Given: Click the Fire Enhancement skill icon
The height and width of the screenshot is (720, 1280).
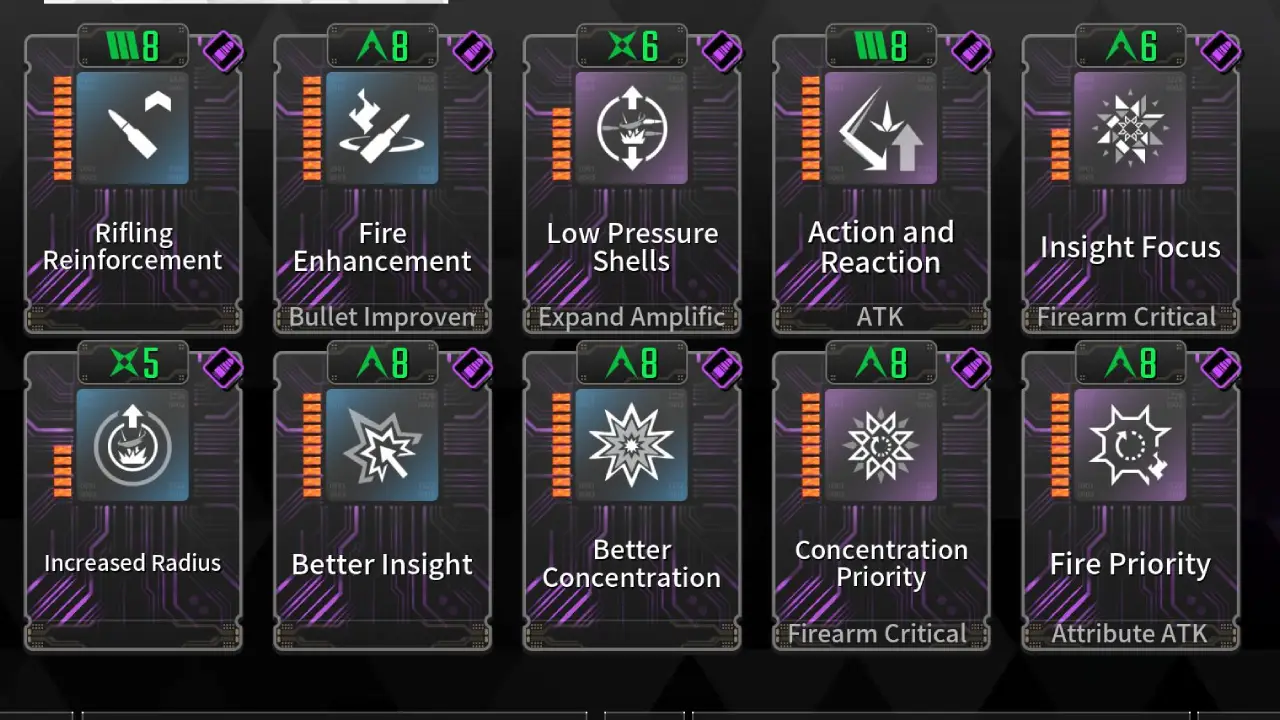Looking at the screenshot, I should [382, 126].
